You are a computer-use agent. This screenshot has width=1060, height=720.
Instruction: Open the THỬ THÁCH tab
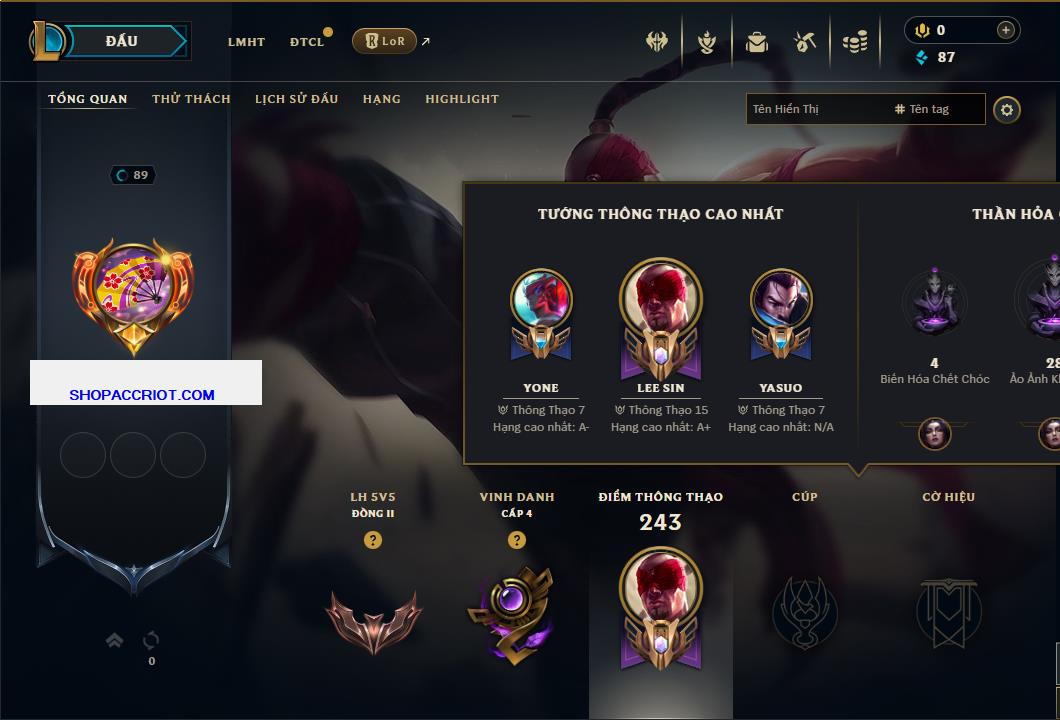point(191,99)
